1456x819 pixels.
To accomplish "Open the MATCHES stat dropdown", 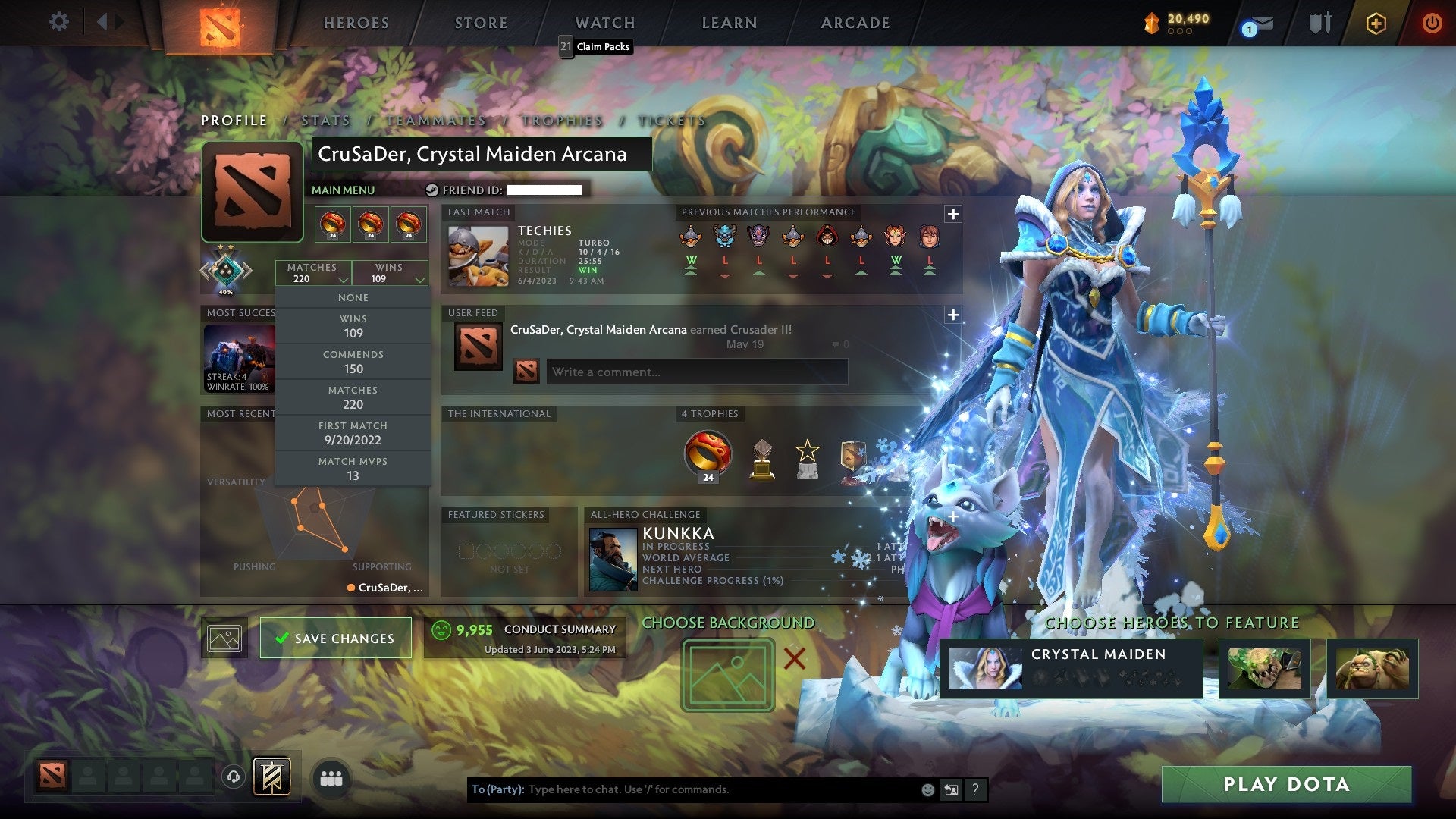I will click(313, 273).
